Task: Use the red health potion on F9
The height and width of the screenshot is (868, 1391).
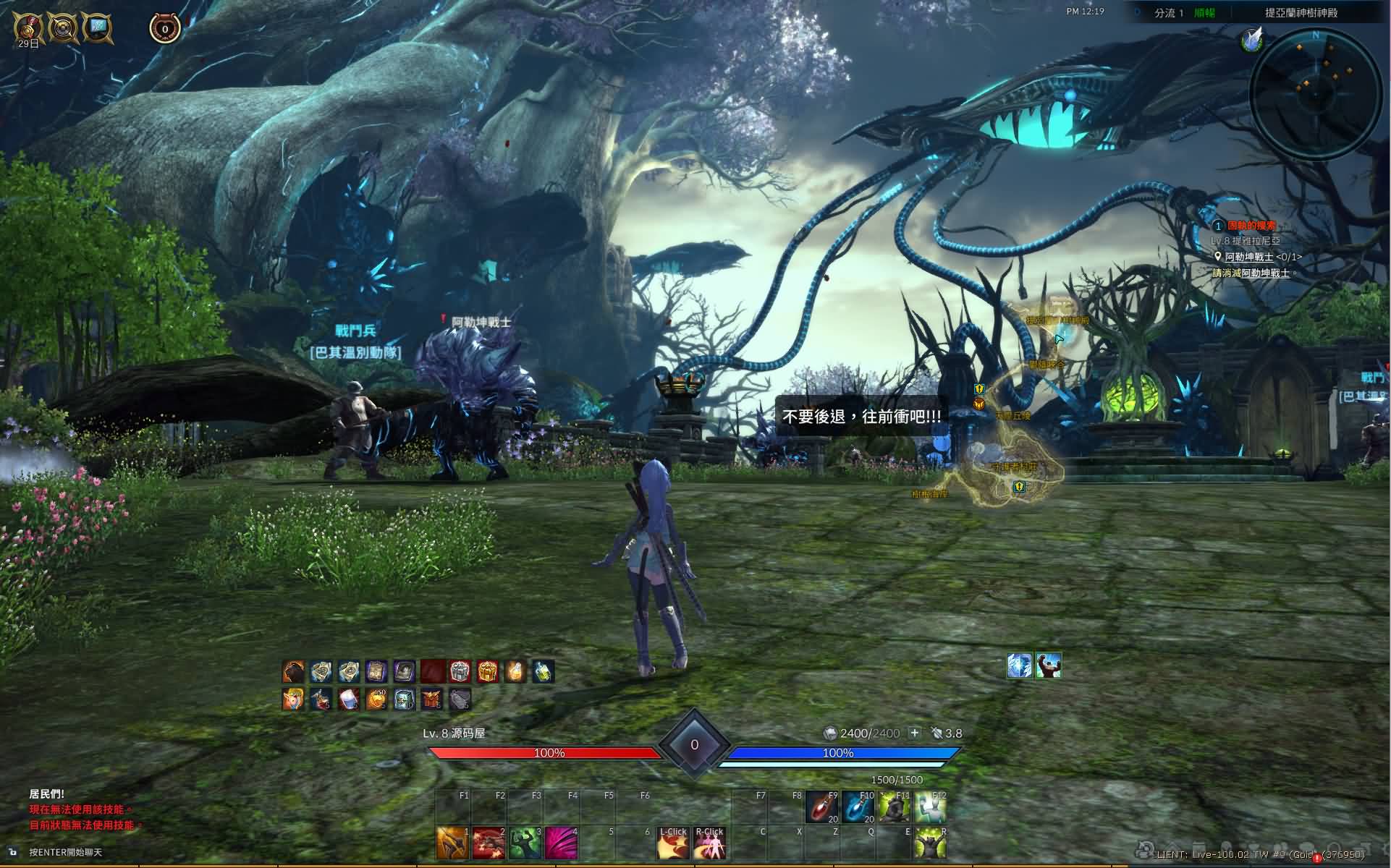Action: pos(822,807)
